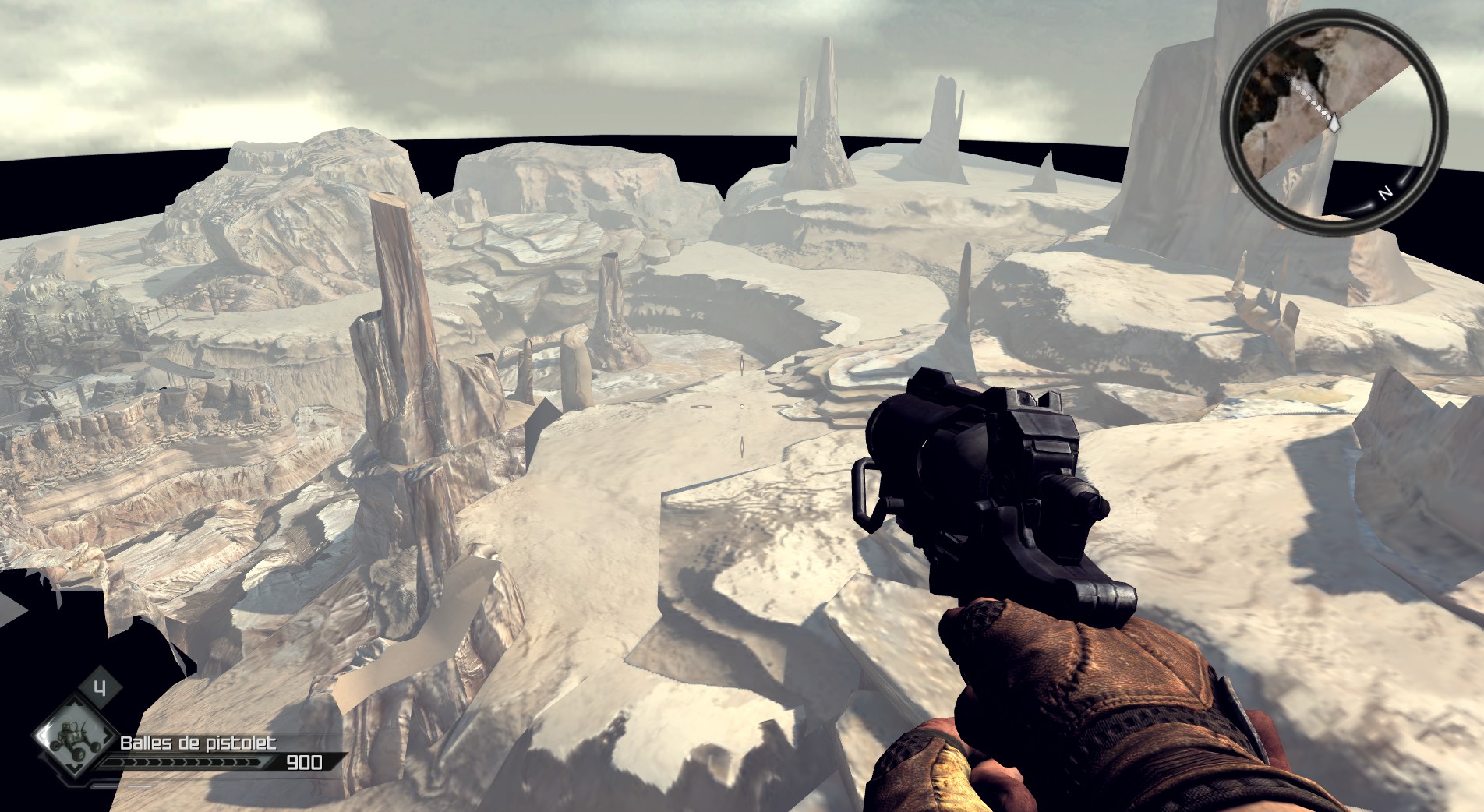Click the white objective arrow on the minimap

[x=1335, y=122]
